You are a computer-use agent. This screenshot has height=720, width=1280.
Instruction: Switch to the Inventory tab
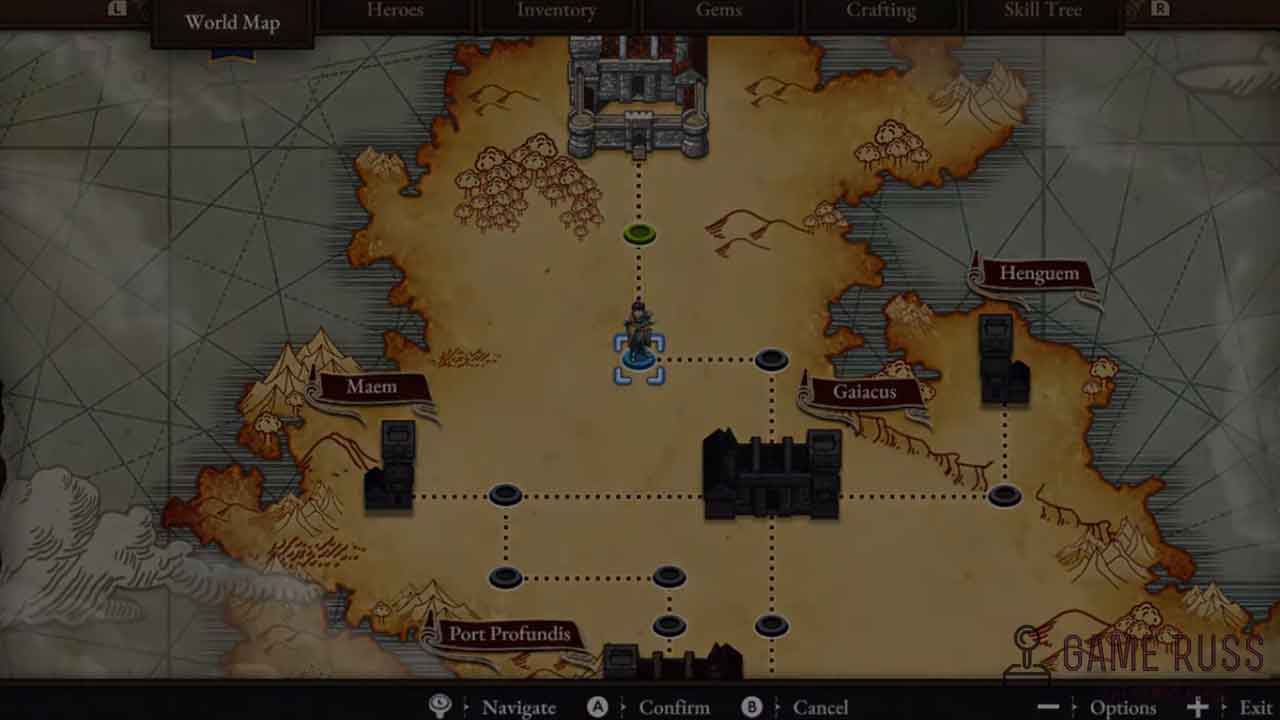click(x=556, y=11)
